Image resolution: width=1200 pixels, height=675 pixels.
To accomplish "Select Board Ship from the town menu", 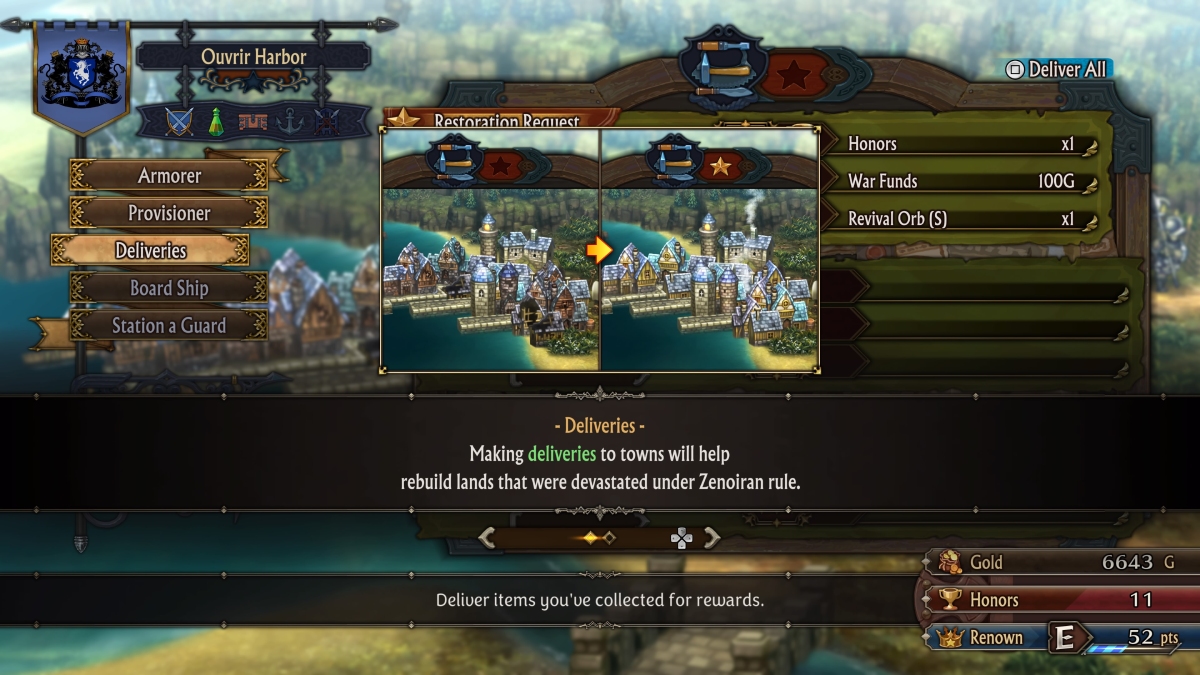I will (x=169, y=288).
